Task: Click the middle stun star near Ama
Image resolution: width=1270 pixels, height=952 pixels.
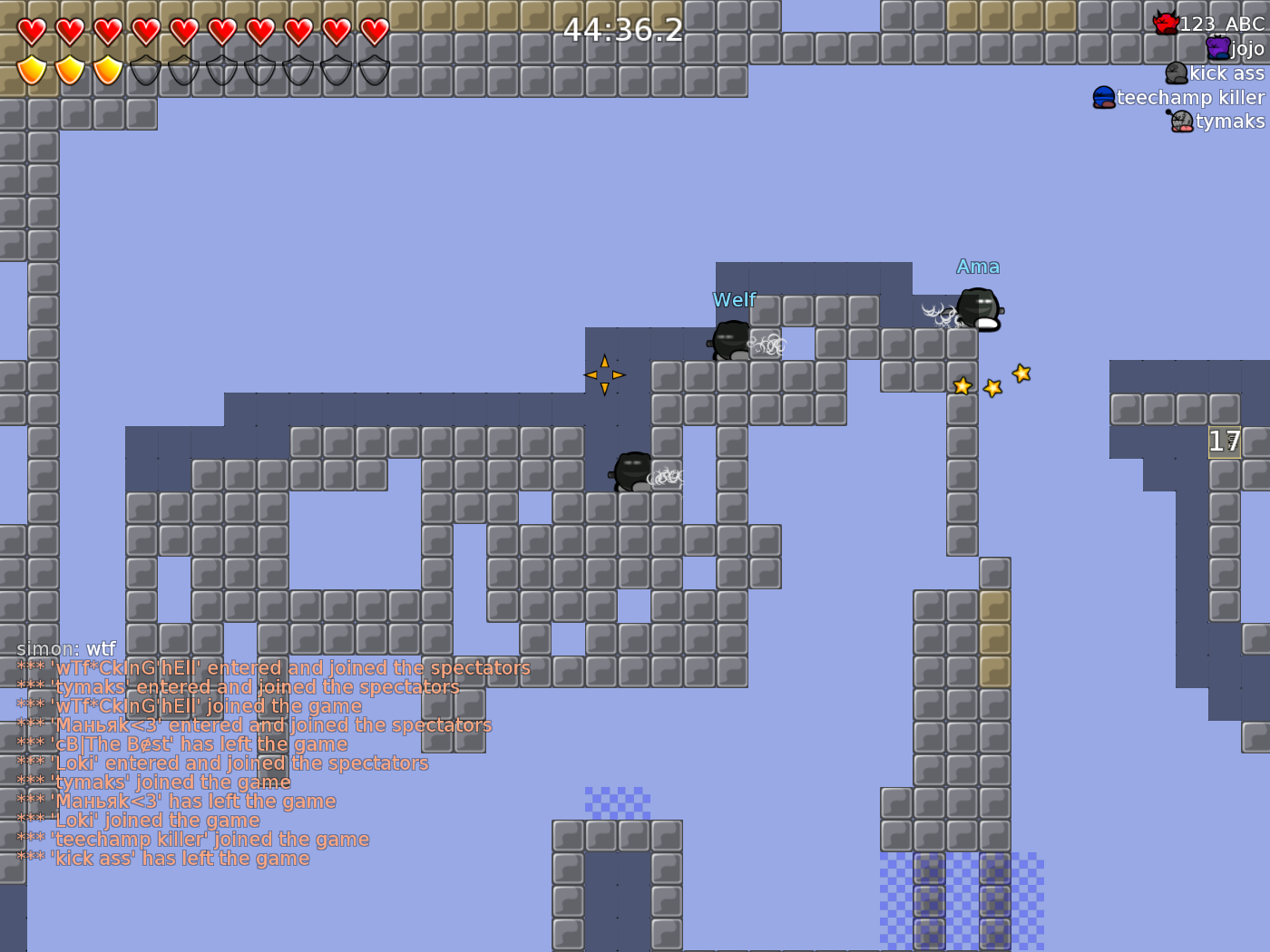Action: click(991, 387)
